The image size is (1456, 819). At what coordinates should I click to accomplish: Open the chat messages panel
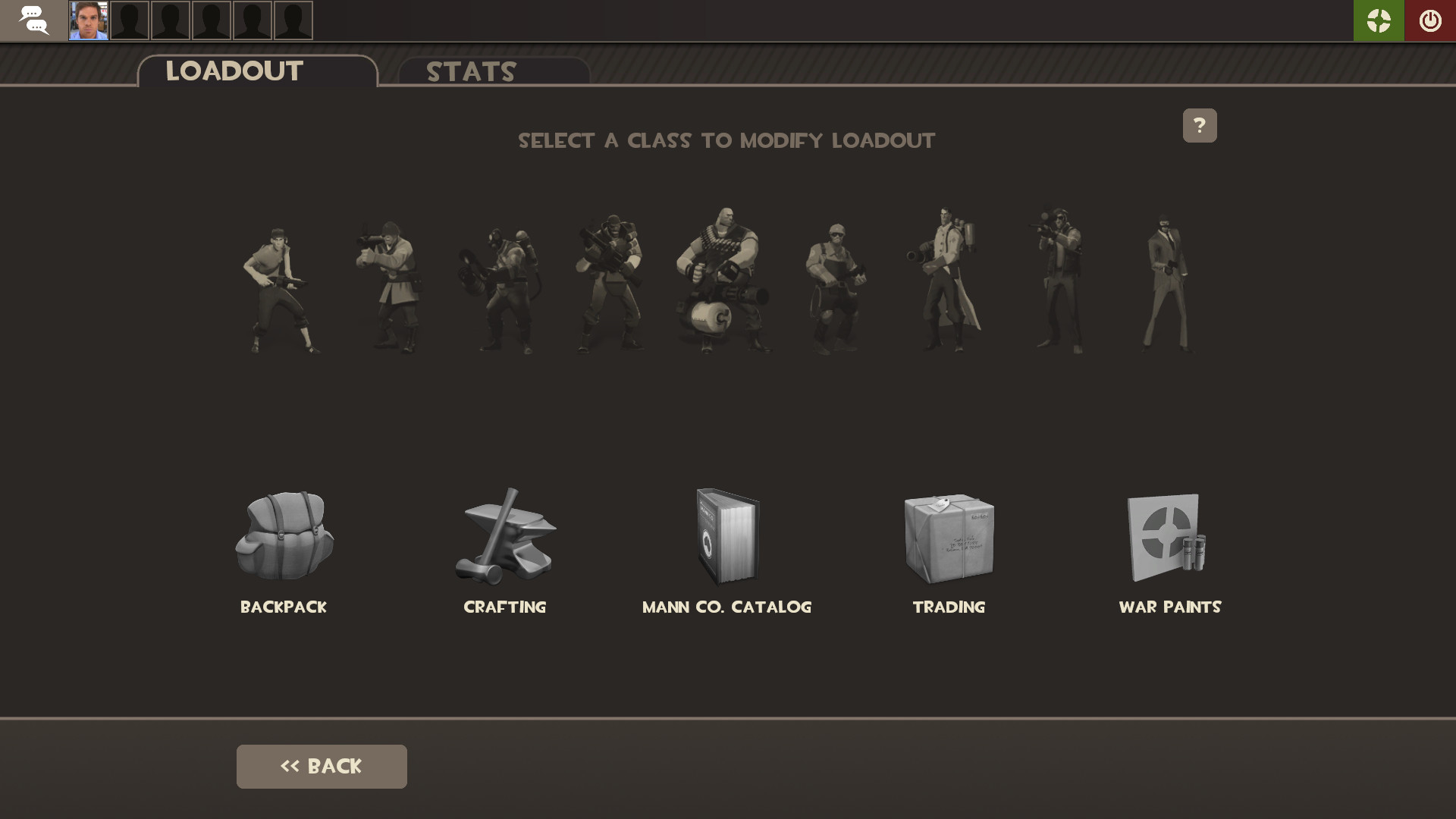34,20
